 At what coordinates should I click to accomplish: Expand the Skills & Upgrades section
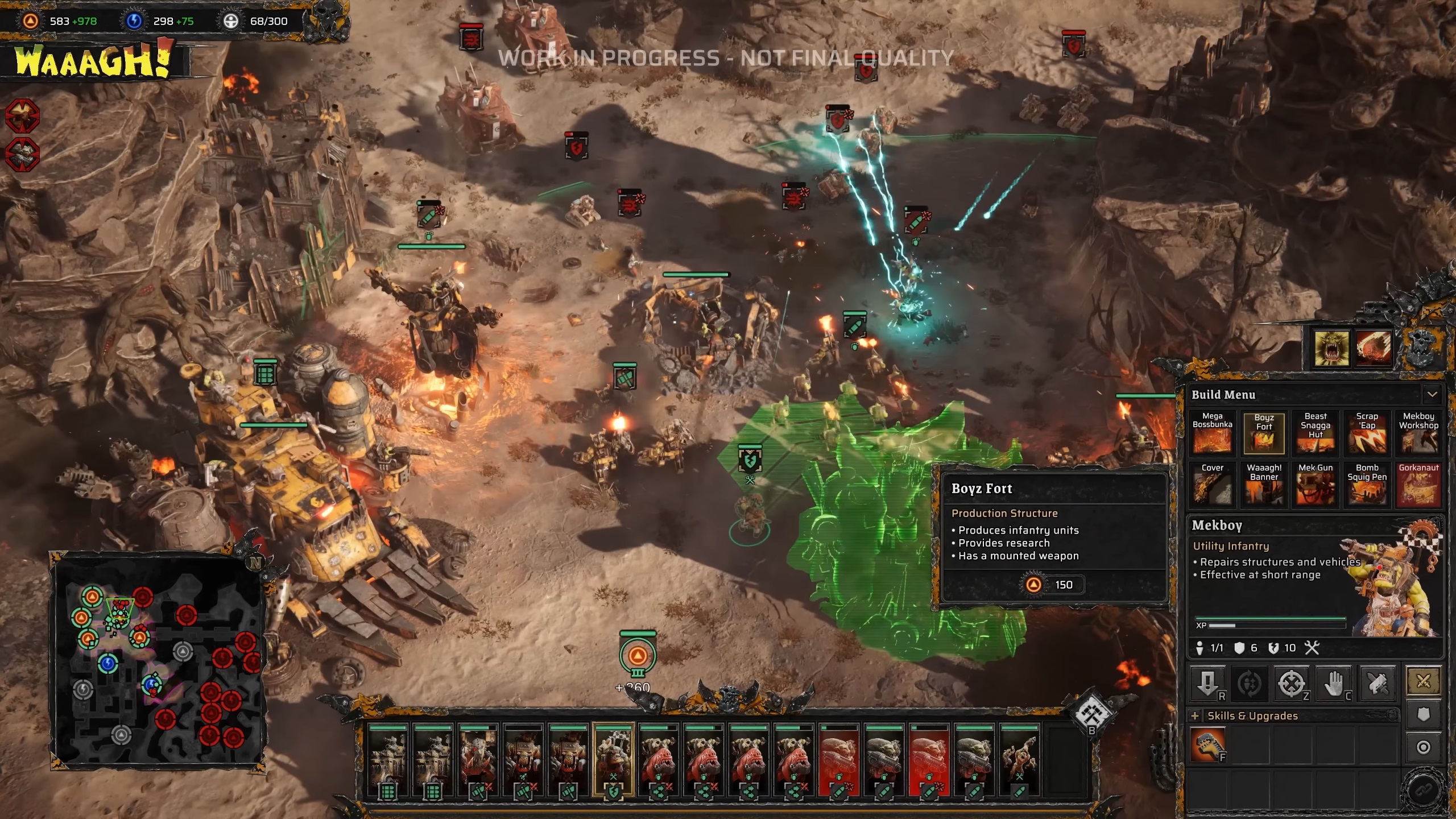pos(1195,716)
